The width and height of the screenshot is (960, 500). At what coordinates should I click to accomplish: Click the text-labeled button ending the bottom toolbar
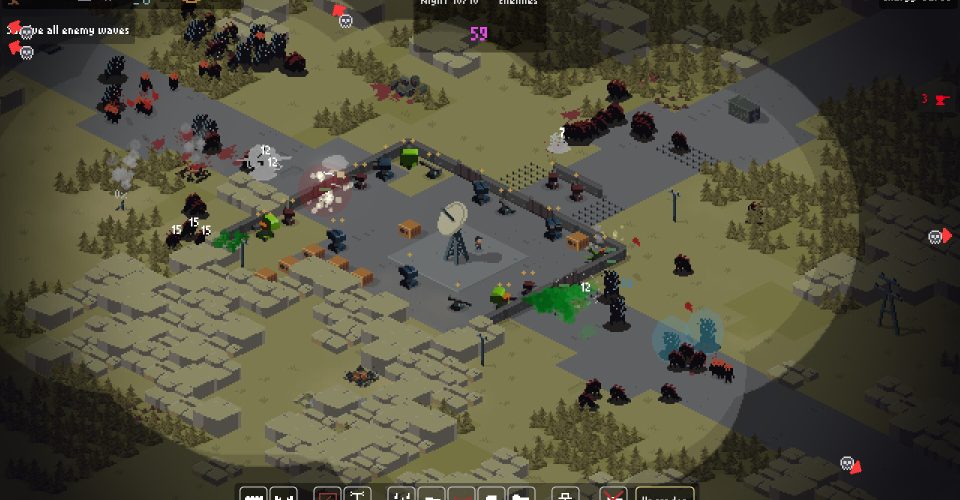664,494
